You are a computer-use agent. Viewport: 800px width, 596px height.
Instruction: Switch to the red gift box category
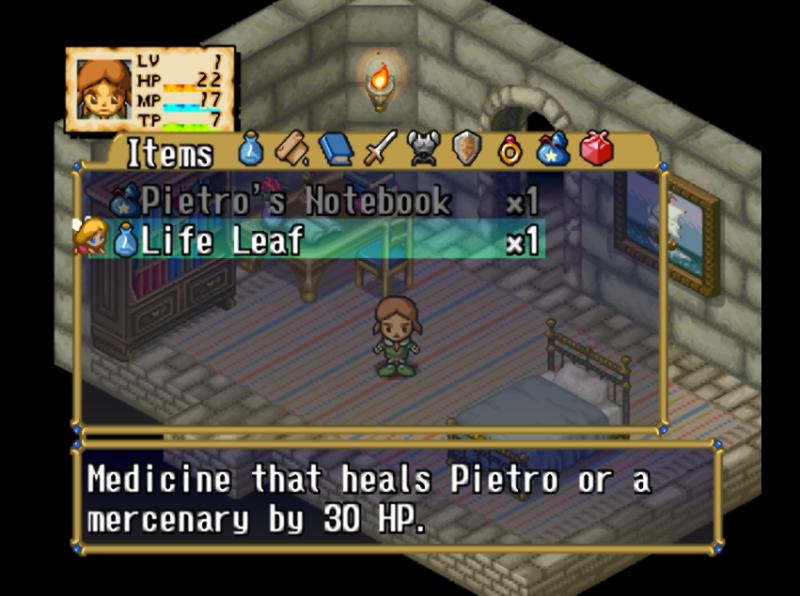tap(597, 150)
